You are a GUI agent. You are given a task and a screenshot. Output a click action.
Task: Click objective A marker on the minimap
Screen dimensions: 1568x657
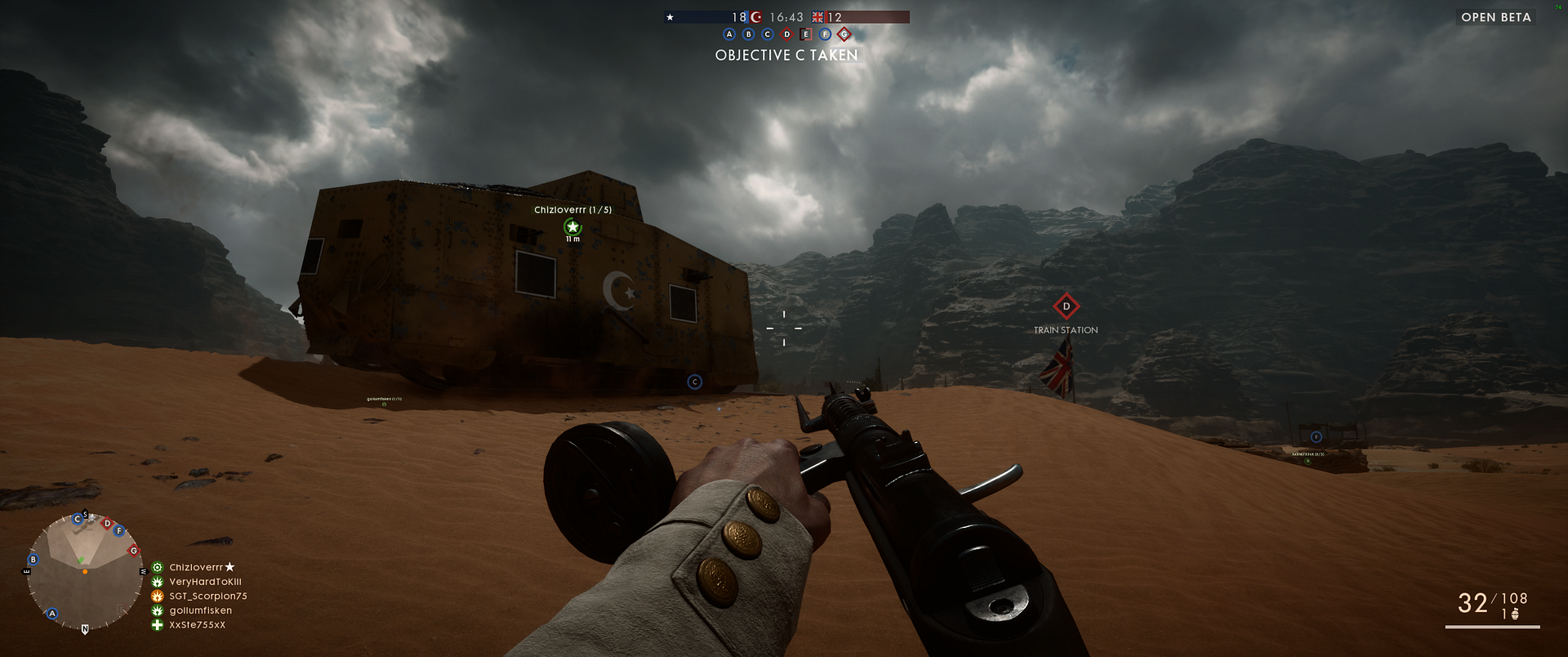pos(52,613)
